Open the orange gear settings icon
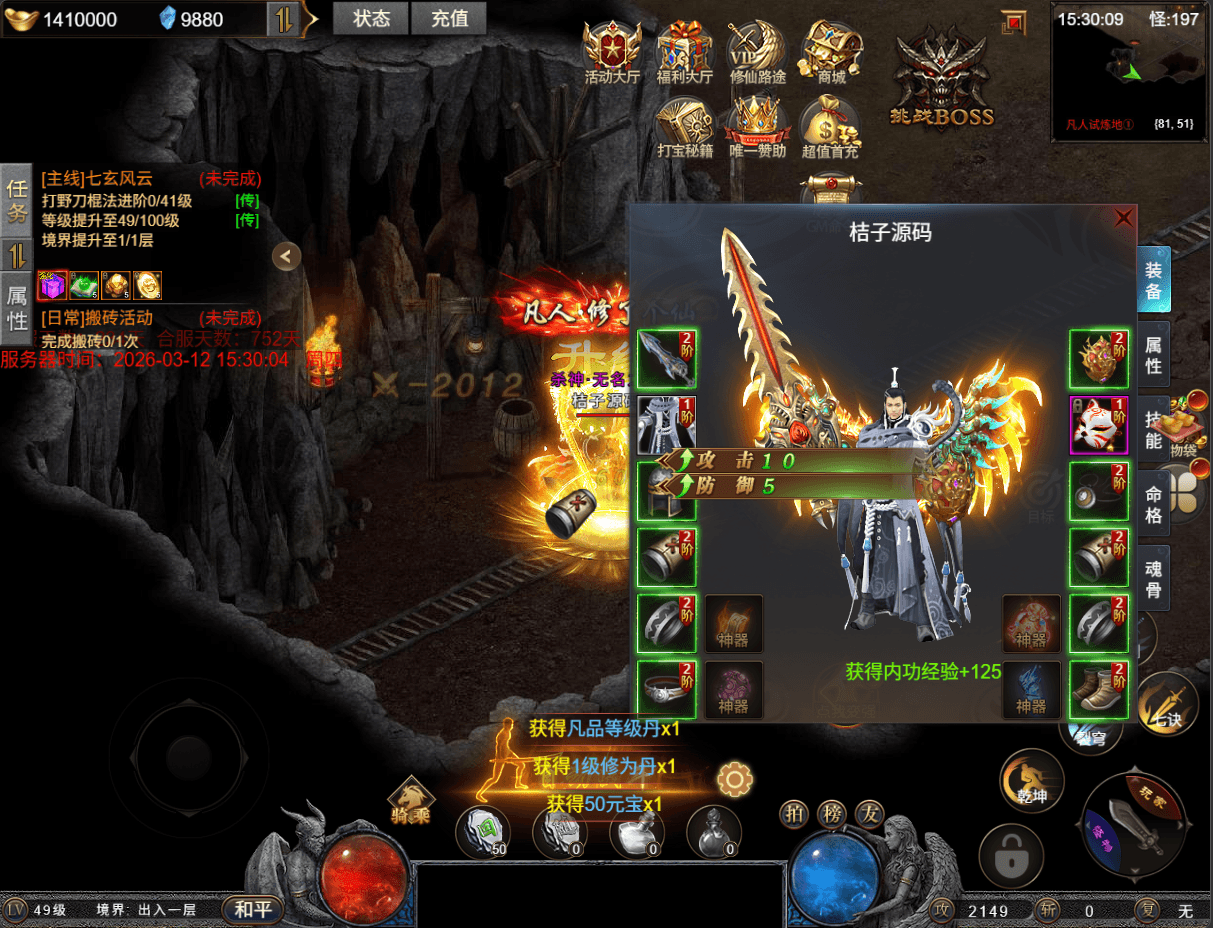The width and height of the screenshot is (1213, 928). click(735, 778)
